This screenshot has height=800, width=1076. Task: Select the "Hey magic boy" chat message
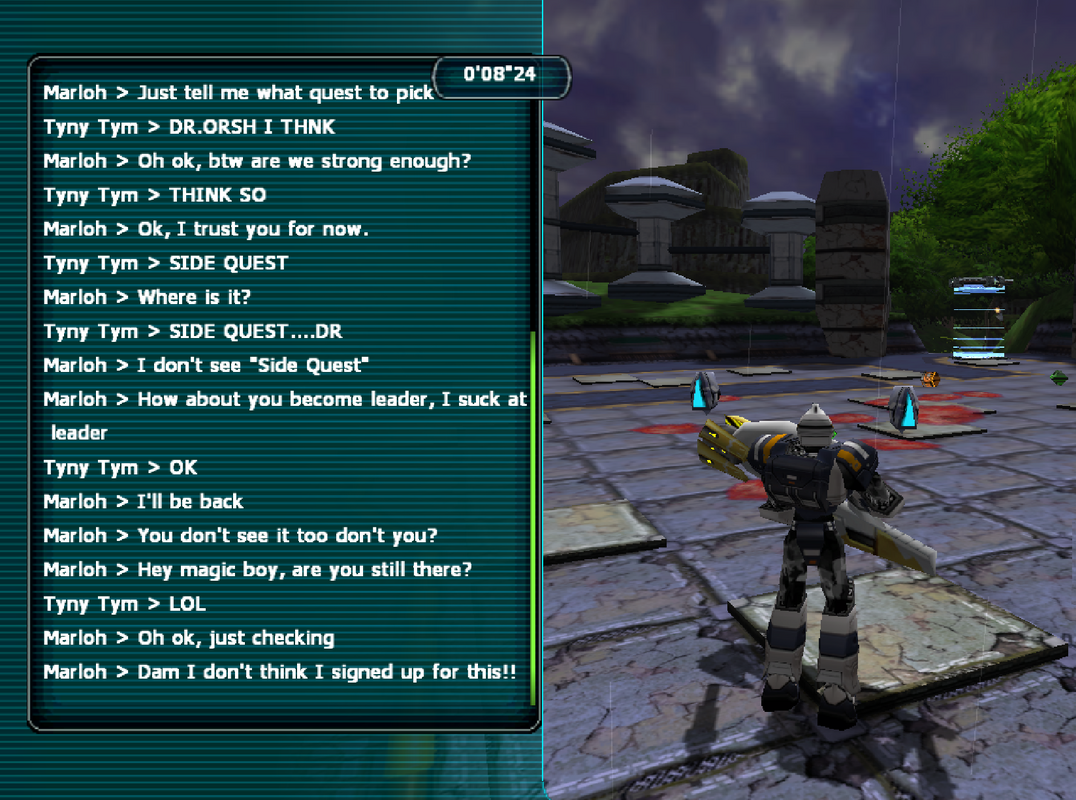(257, 570)
